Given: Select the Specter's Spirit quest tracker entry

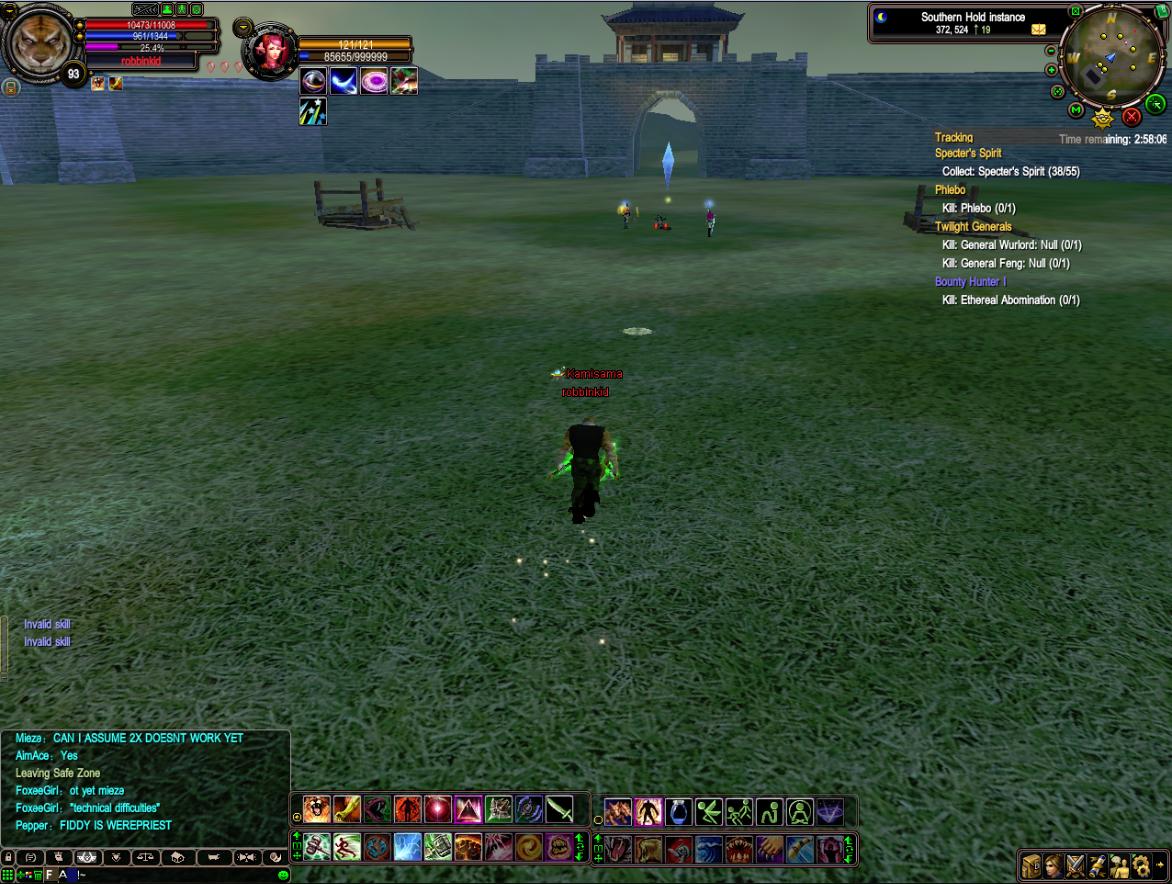Looking at the screenshot, I should pyautogui.click(x=968, y=153).
